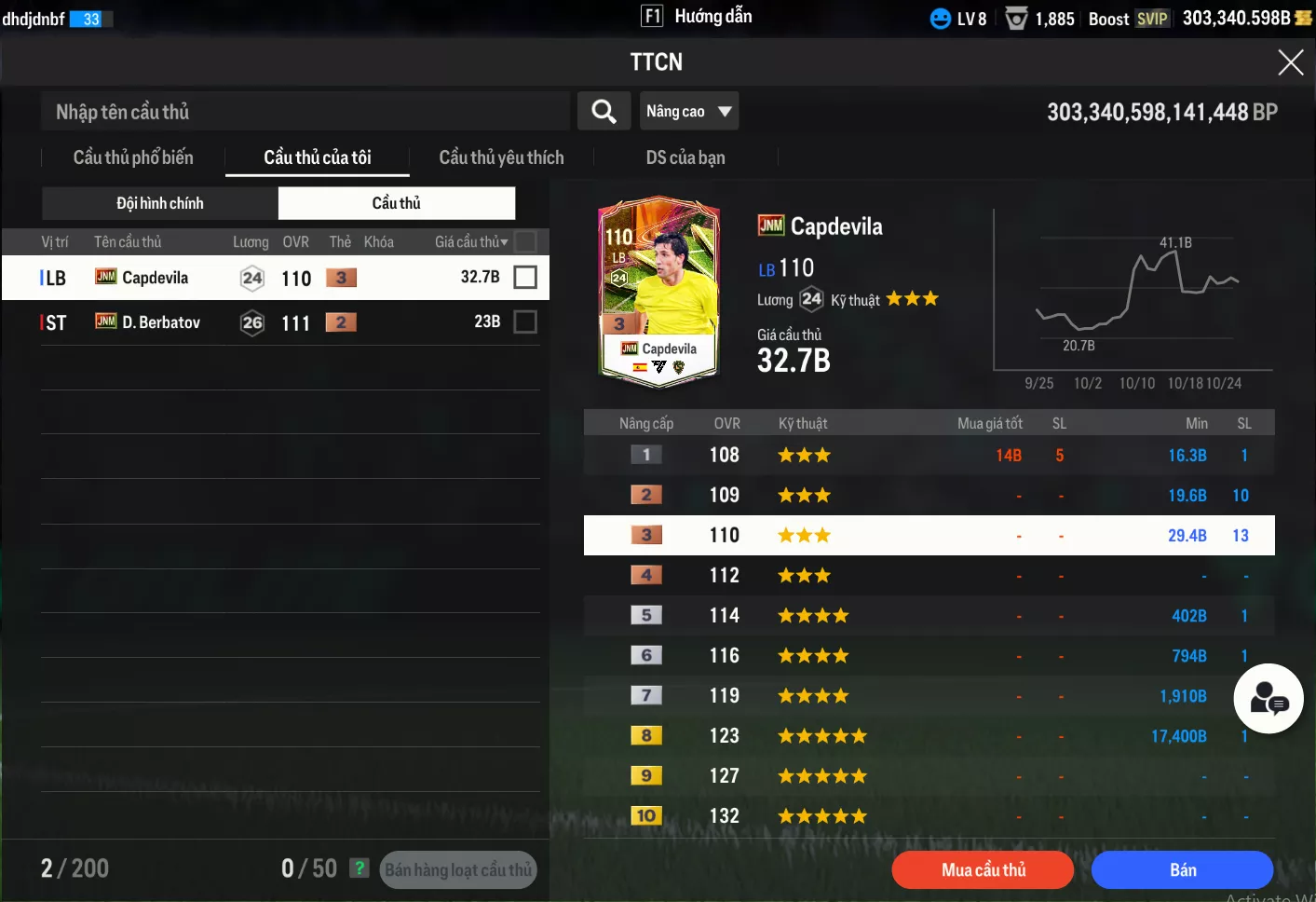This screenshot has height=902, width=1316.
Task: Click the magnifying glass search button
Action: tap(604, 112)
